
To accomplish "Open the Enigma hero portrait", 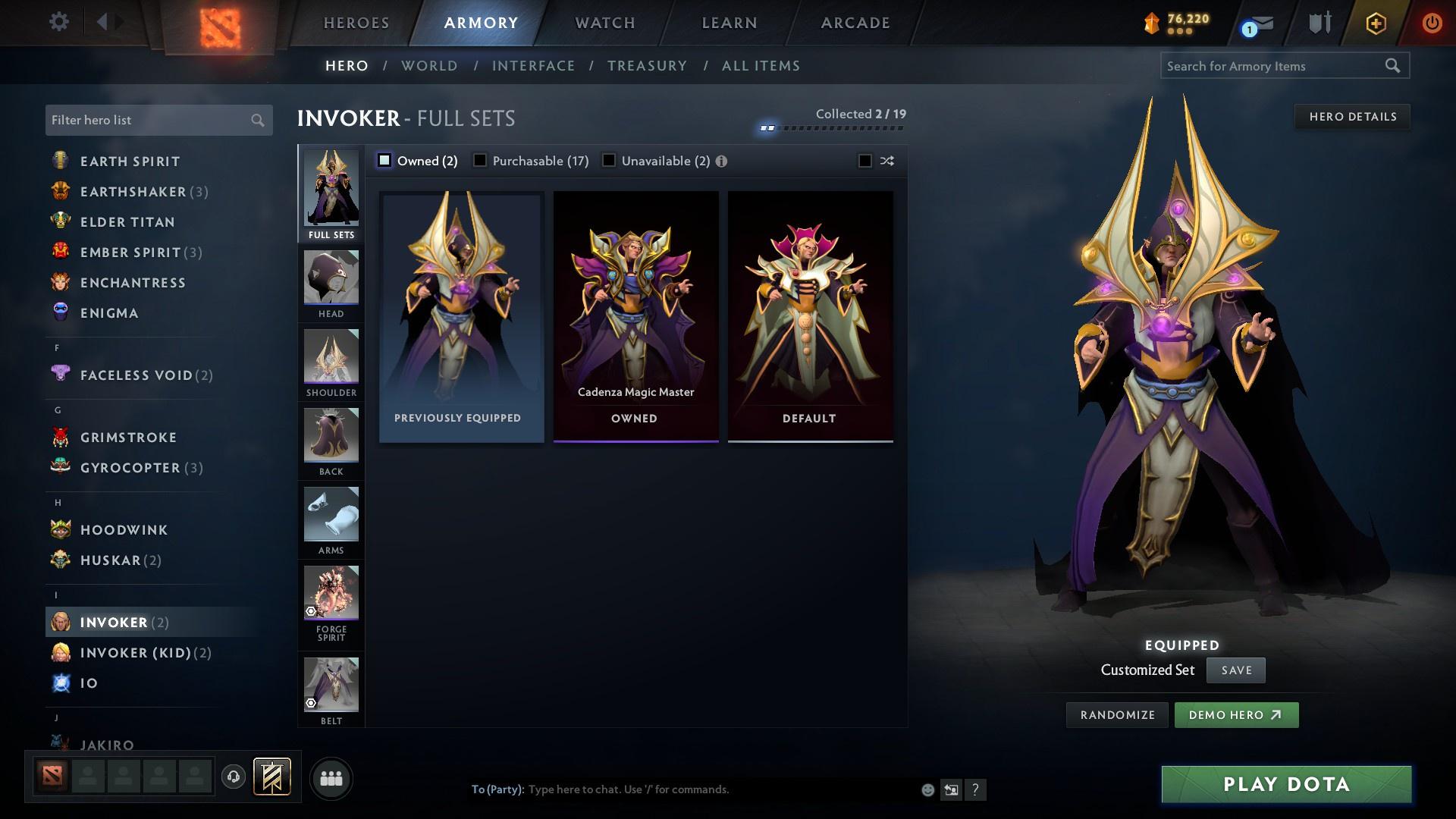I will [x=61, y=312].
